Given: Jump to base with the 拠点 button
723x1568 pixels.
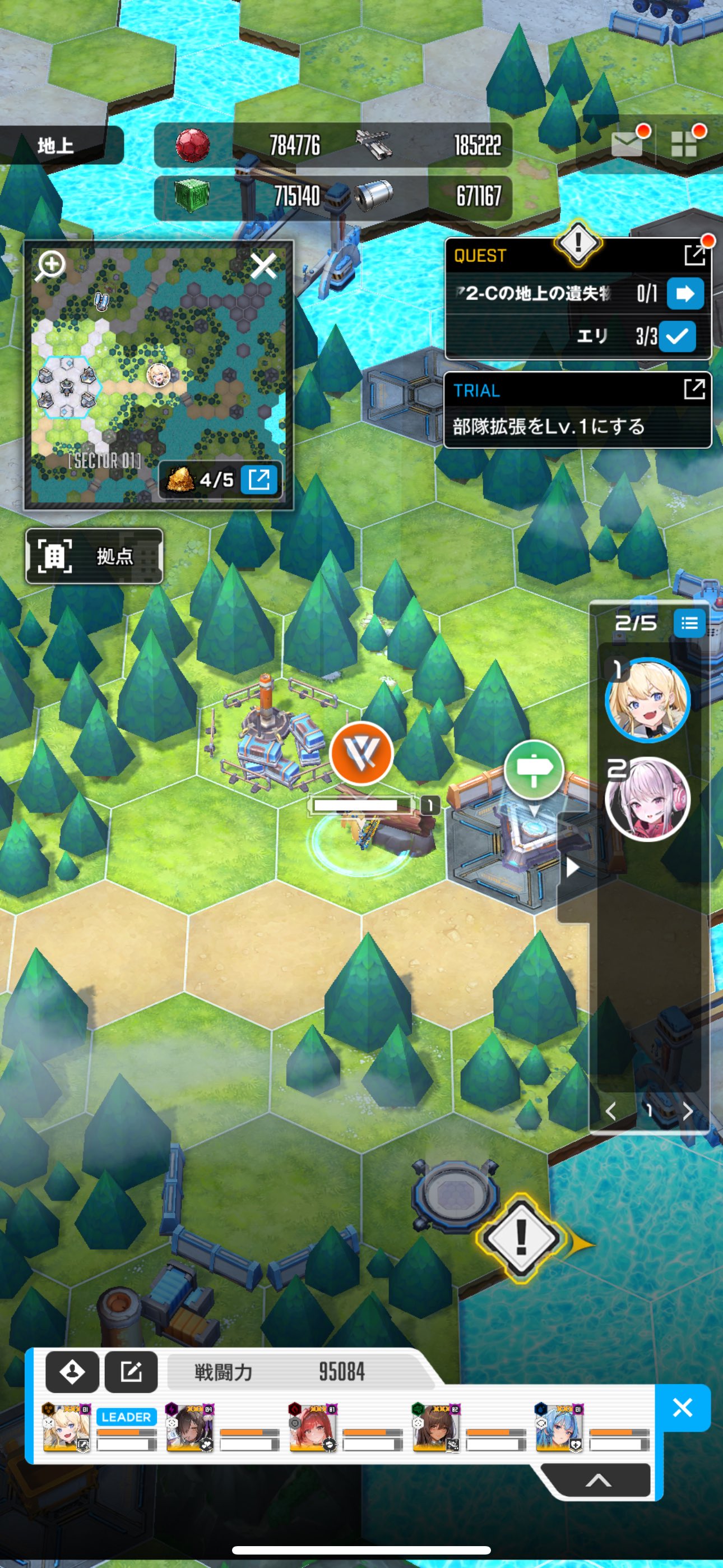Looking at the screenshot, I should tap(94, 556).
